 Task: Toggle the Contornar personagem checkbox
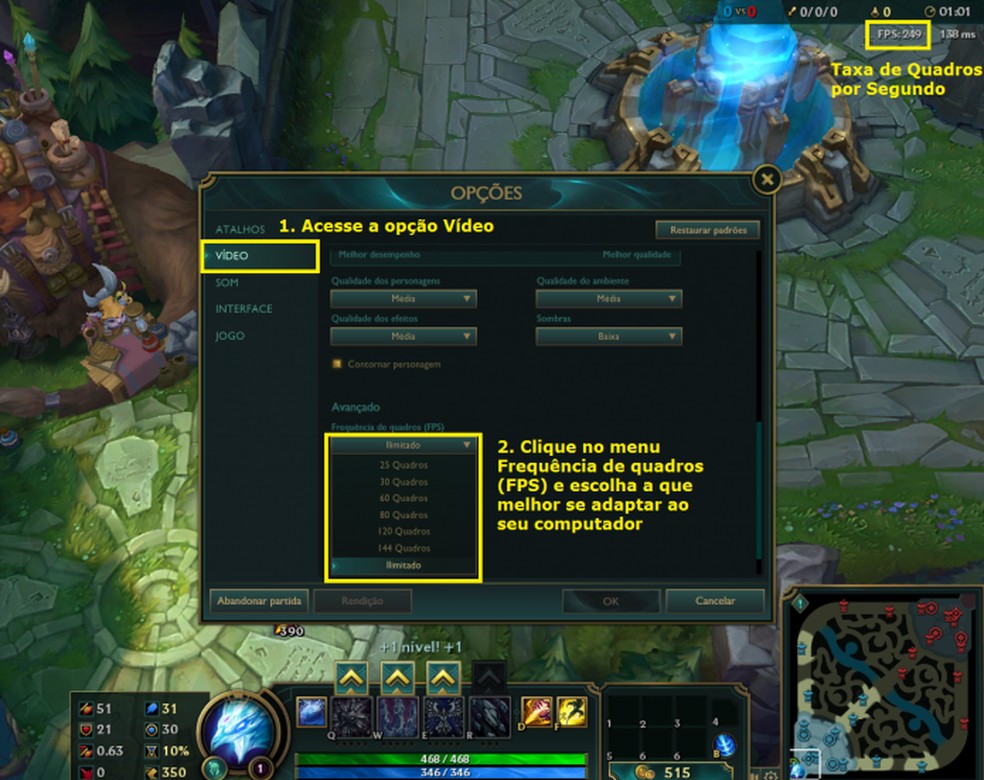[x=338, y=364]
